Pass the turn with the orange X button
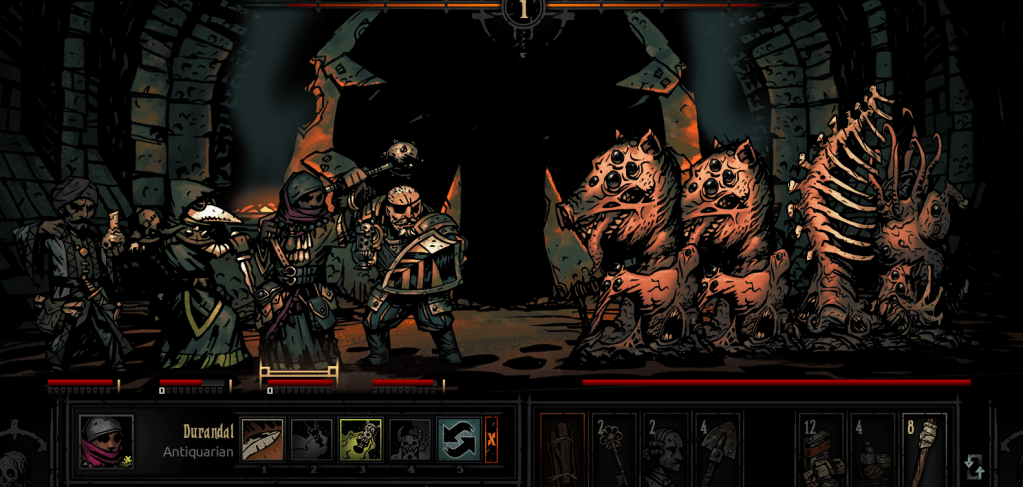 [491, 439]
